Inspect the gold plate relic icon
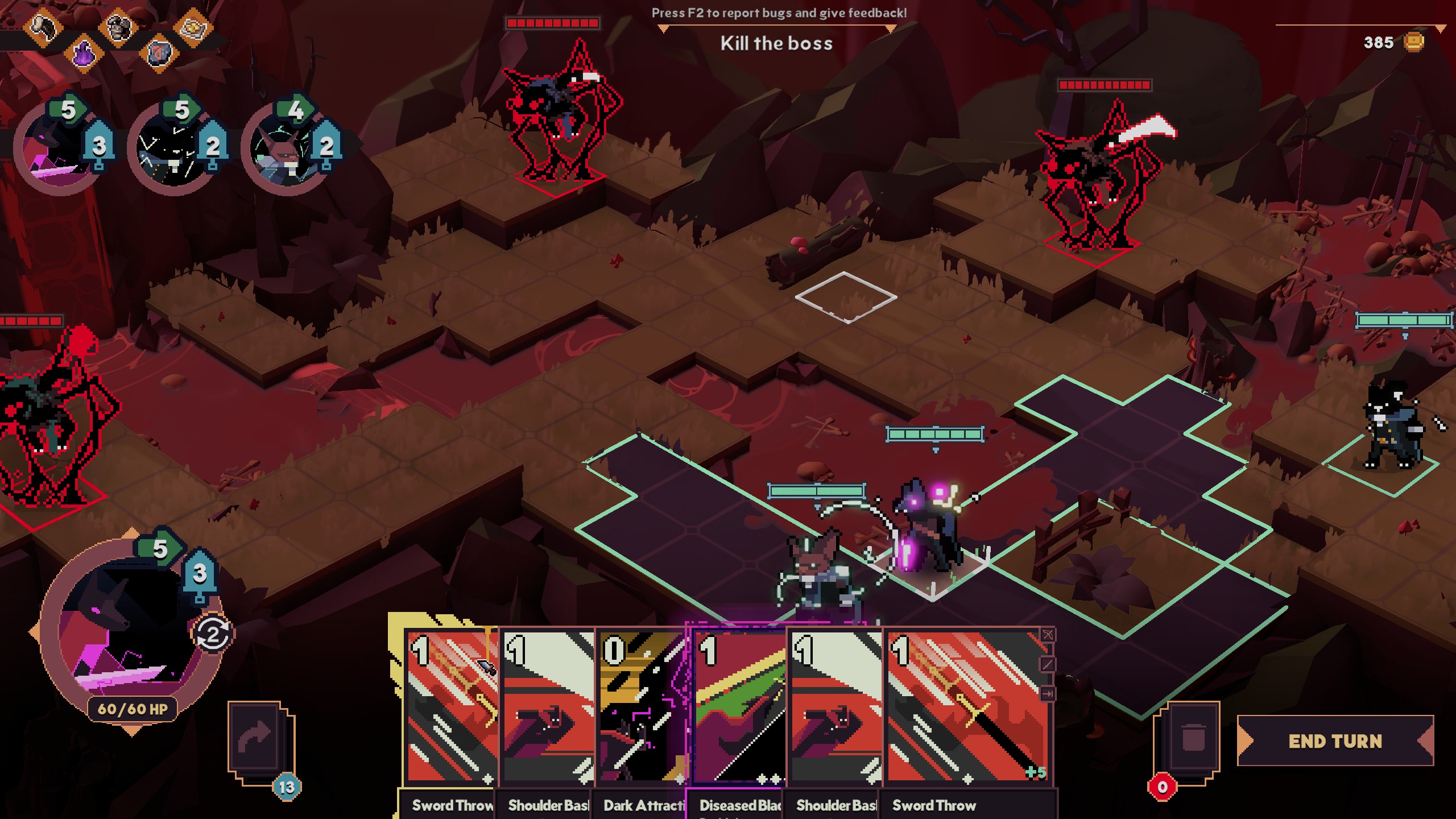The width and height of the screenshot is (1456, 819). point(193,26)
